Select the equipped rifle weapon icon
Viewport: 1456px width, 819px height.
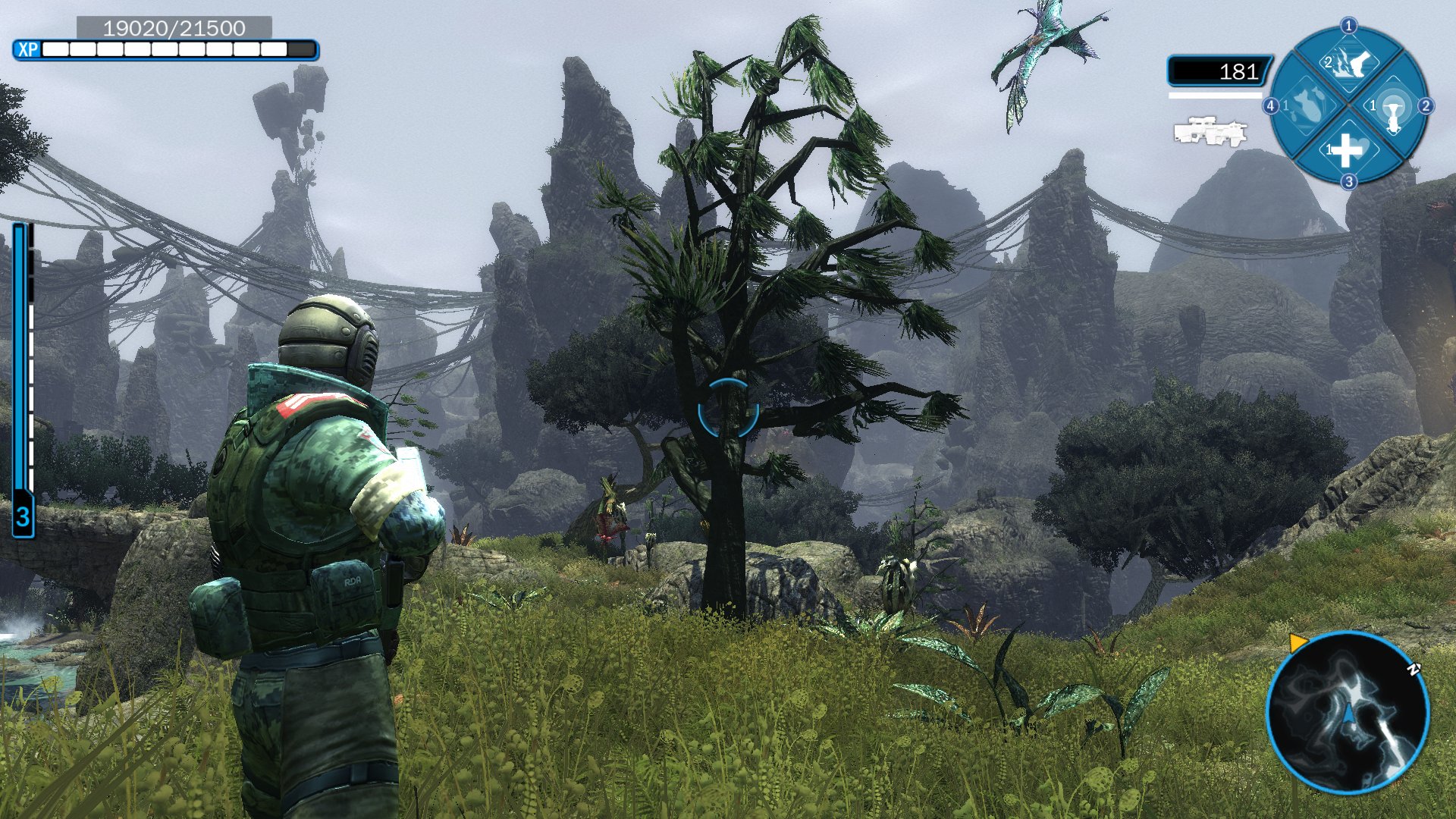point(1210,131)
